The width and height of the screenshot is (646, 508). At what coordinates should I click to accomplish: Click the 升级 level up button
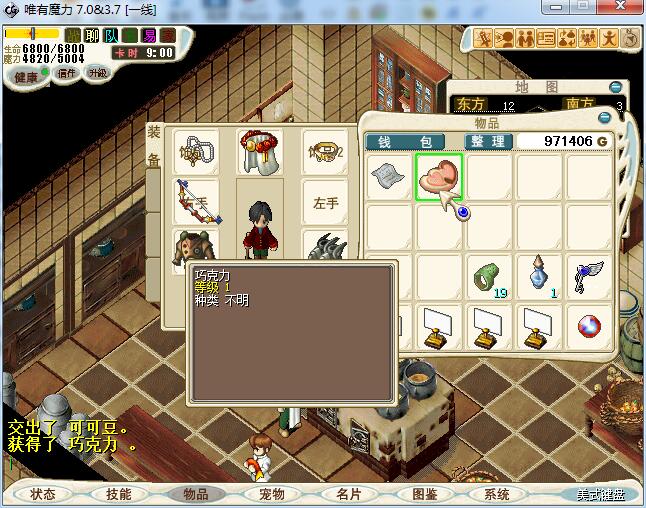tap(97, 73)
